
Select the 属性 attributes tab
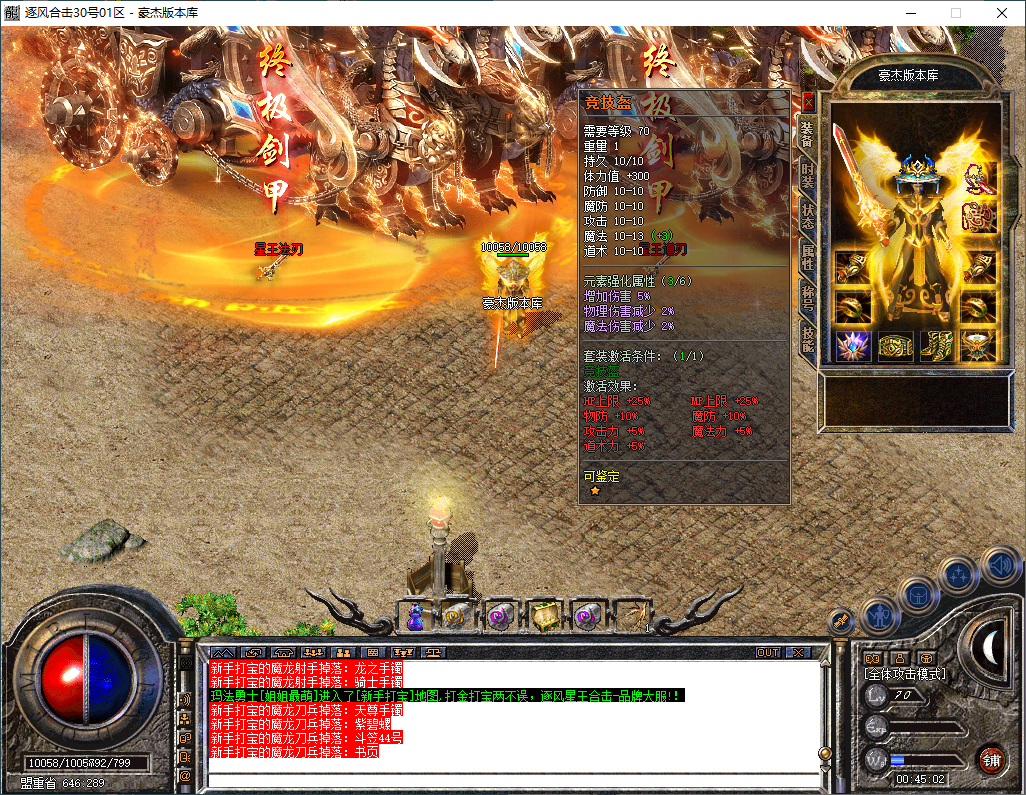[808, 257]
